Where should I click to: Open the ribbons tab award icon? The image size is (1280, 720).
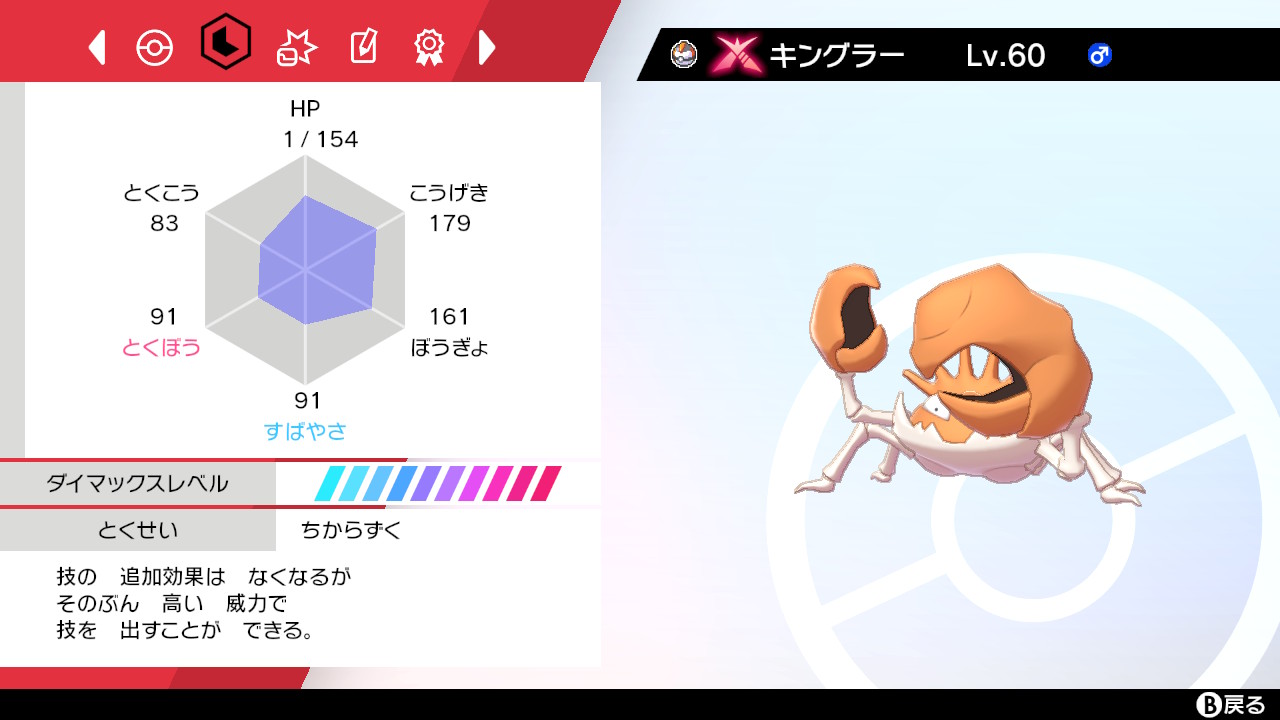(428, 45)
